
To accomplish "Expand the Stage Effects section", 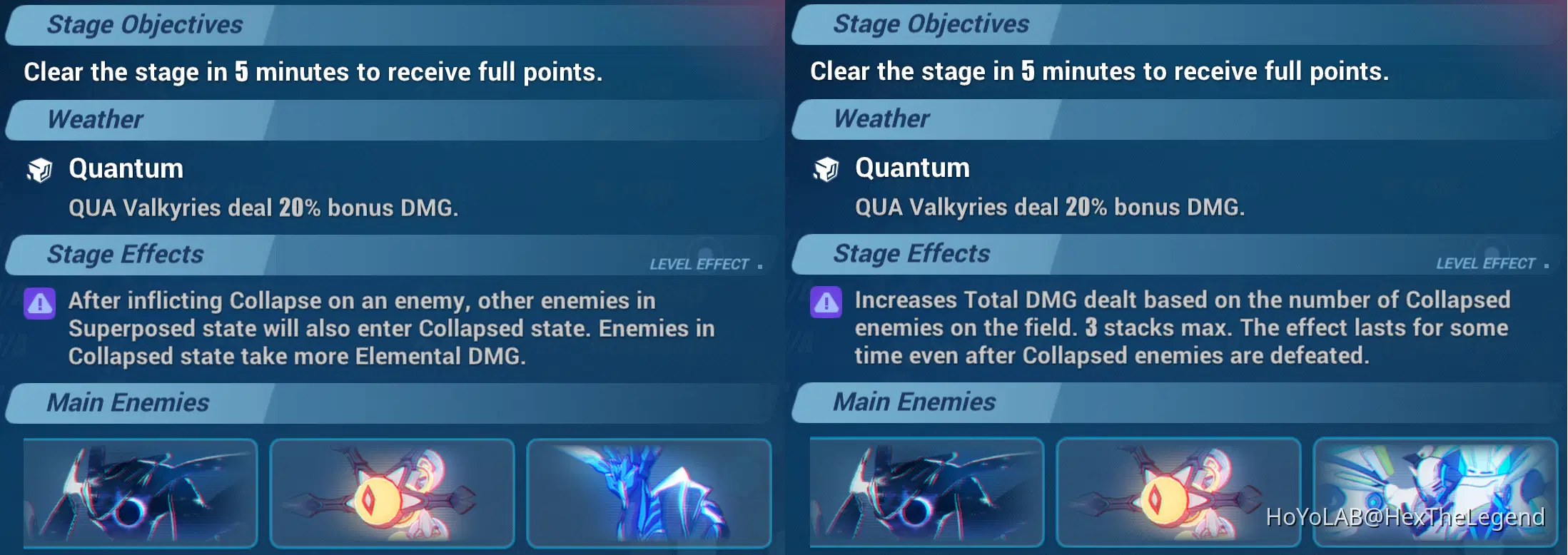I will click(125, 255).
